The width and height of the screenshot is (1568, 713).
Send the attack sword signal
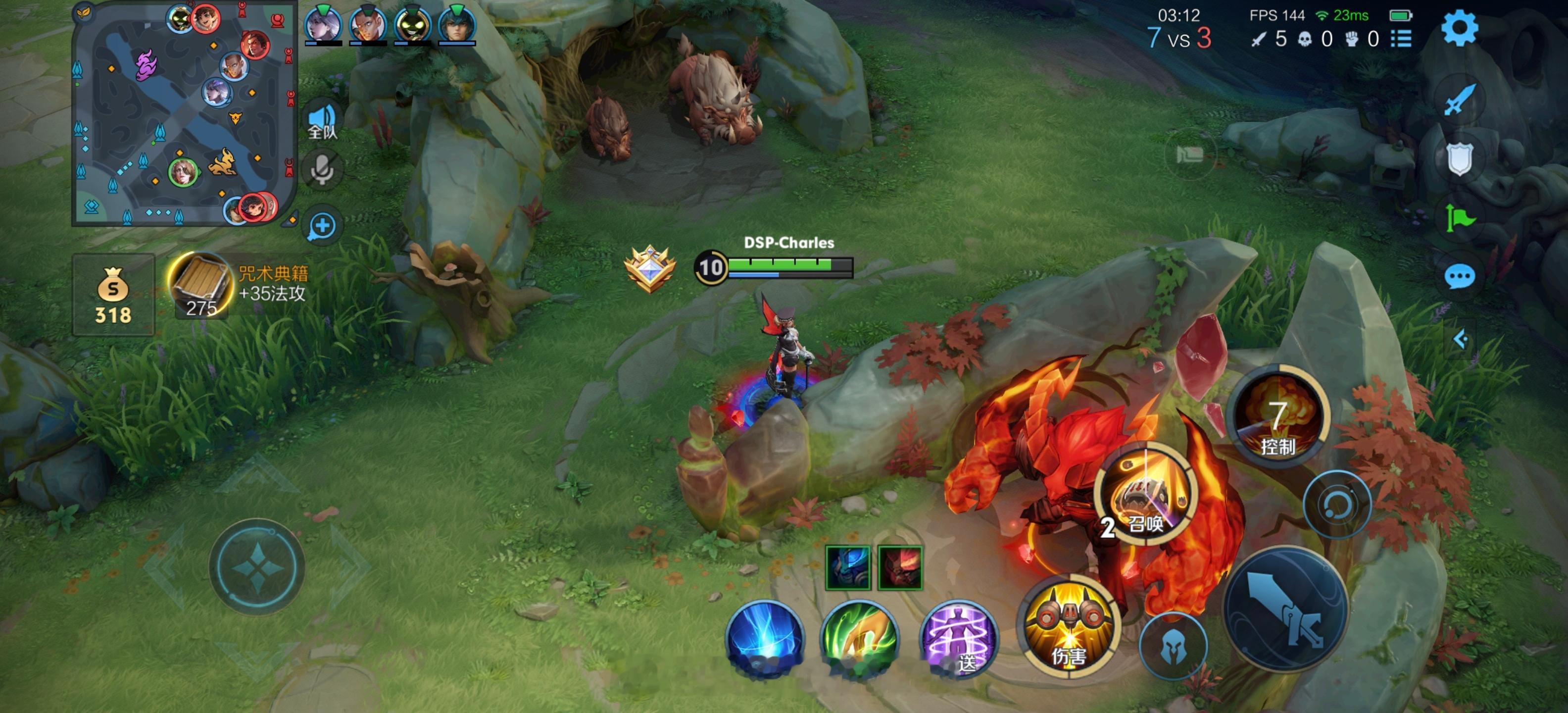tap(1459, 99)
